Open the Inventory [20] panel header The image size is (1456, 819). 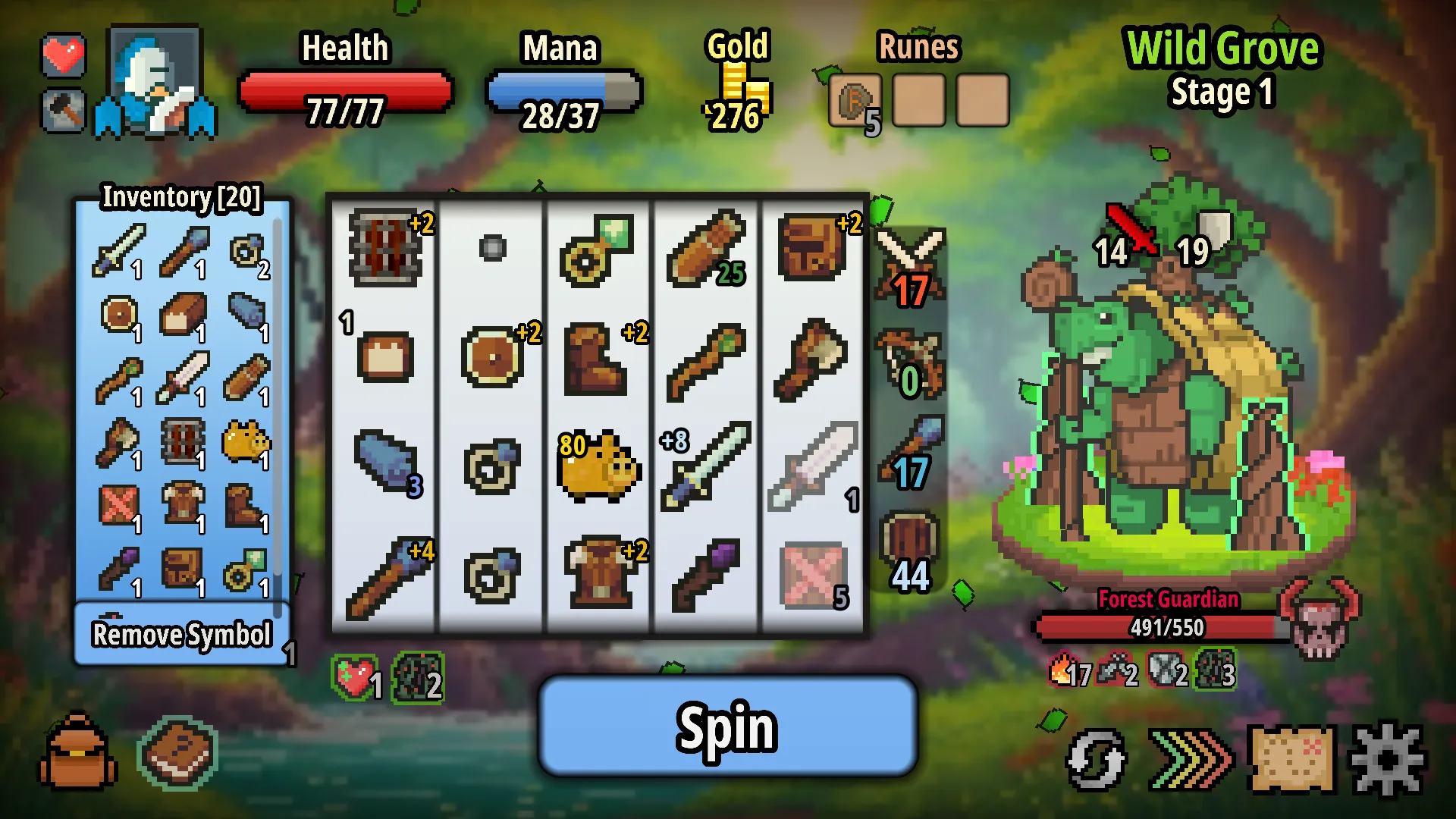point(182,199)
